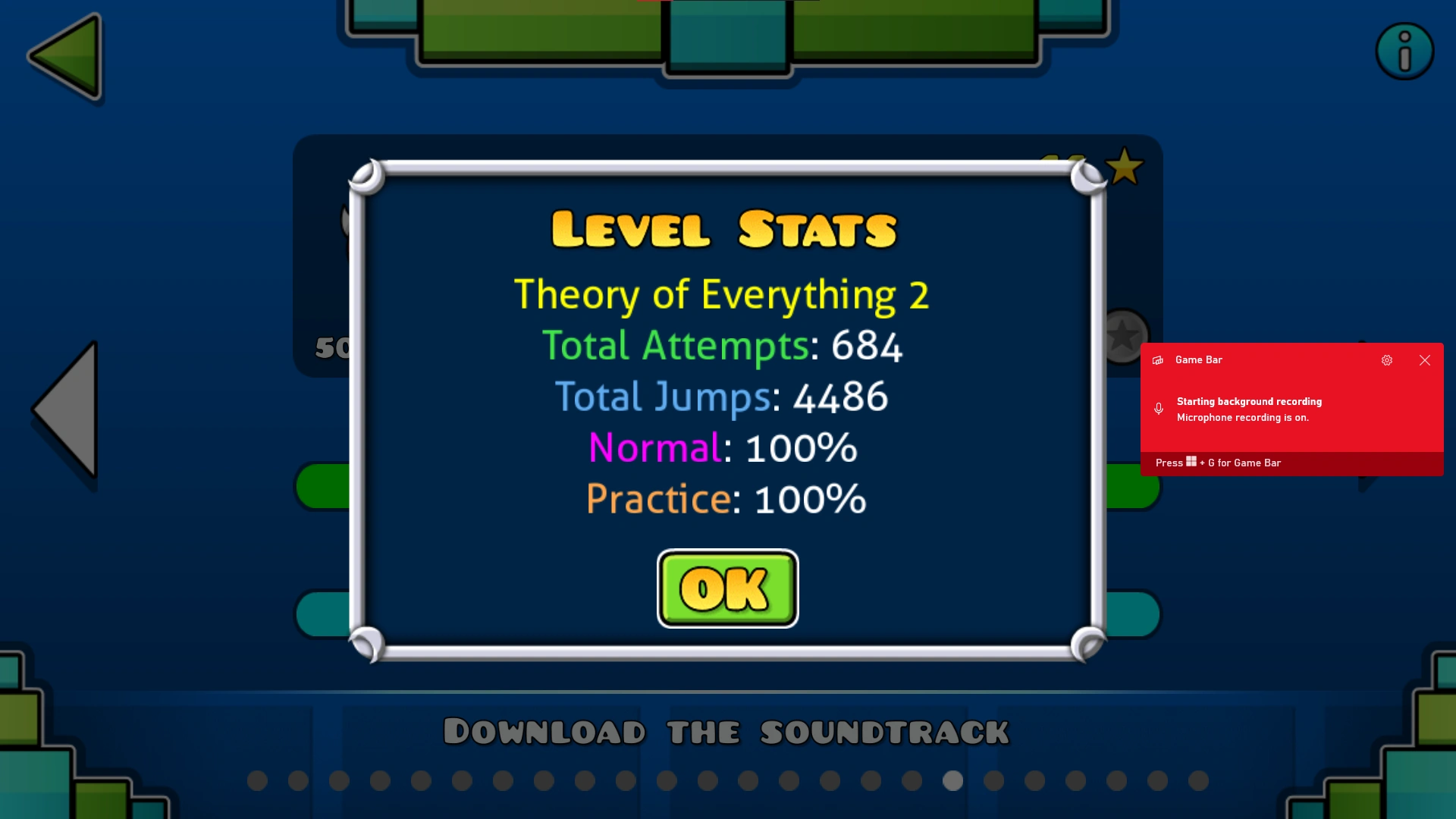
Task: Click the Game Bar camera icon
Action: click(x=1156, y=360)
